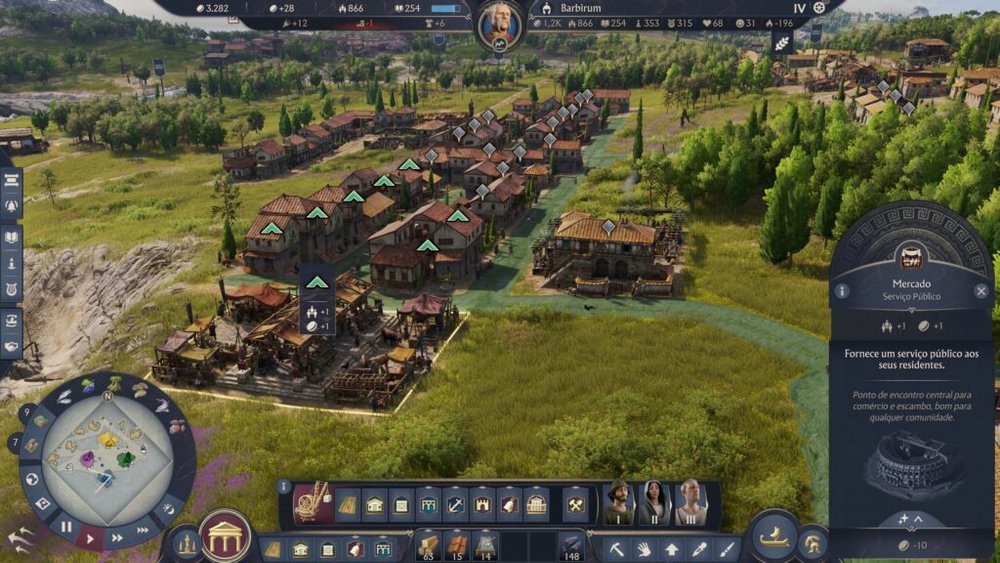1000x563 pixels.
Task: Click the info button on Mercado panel
Action: click(x=842, y=292)
